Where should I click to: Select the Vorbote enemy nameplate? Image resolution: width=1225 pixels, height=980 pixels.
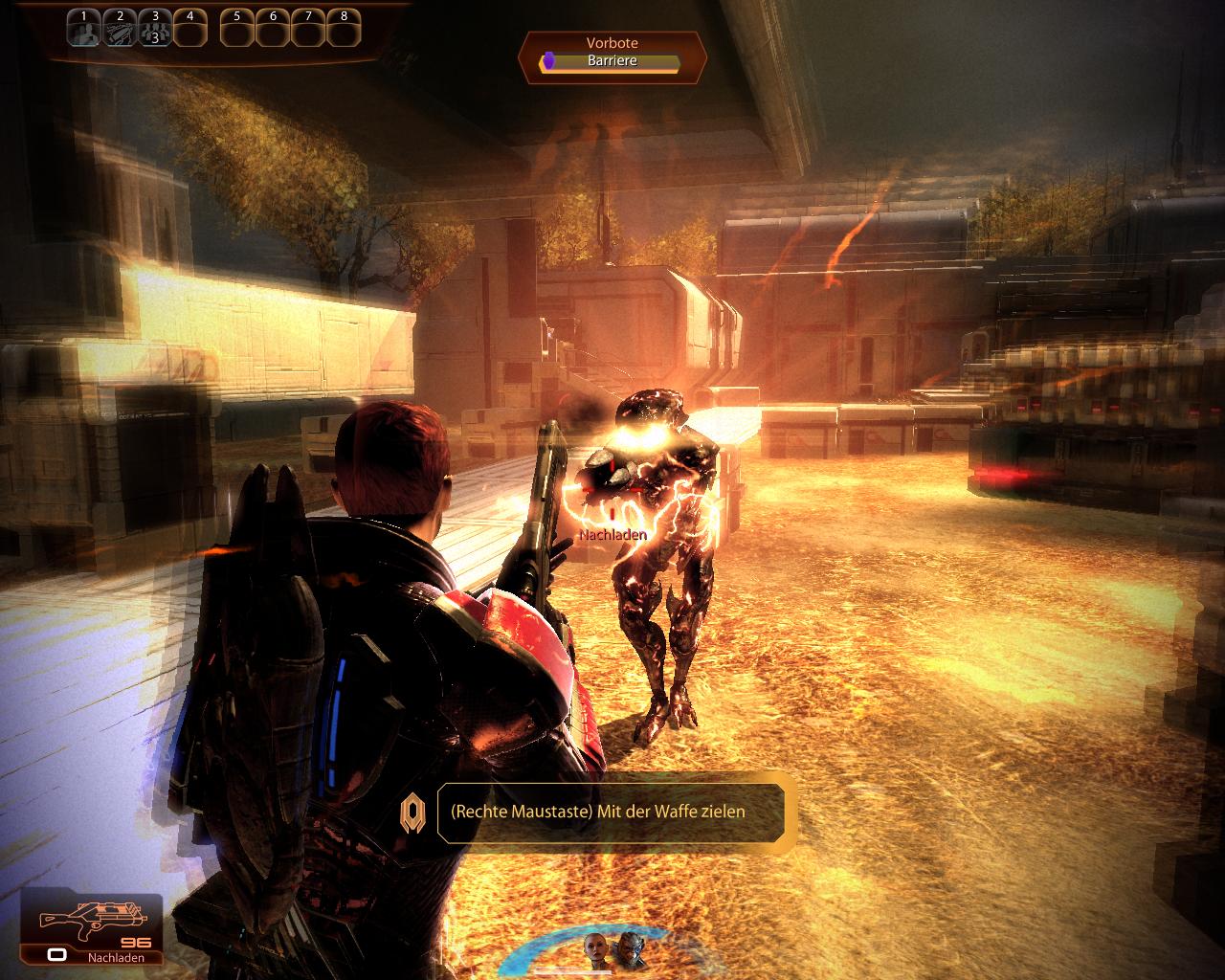(x=611, y=43)
